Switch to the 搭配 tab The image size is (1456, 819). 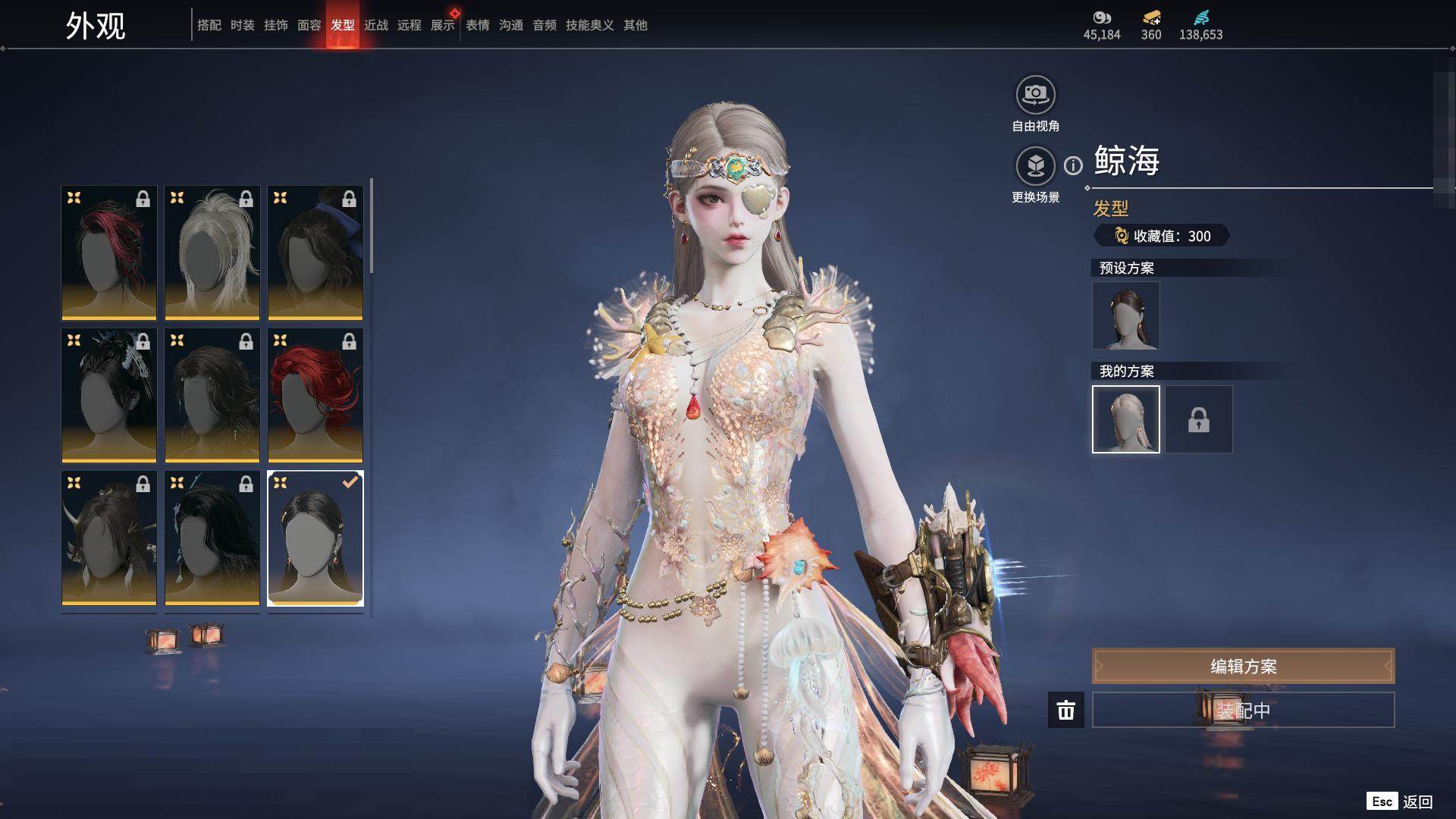(209, 25)
